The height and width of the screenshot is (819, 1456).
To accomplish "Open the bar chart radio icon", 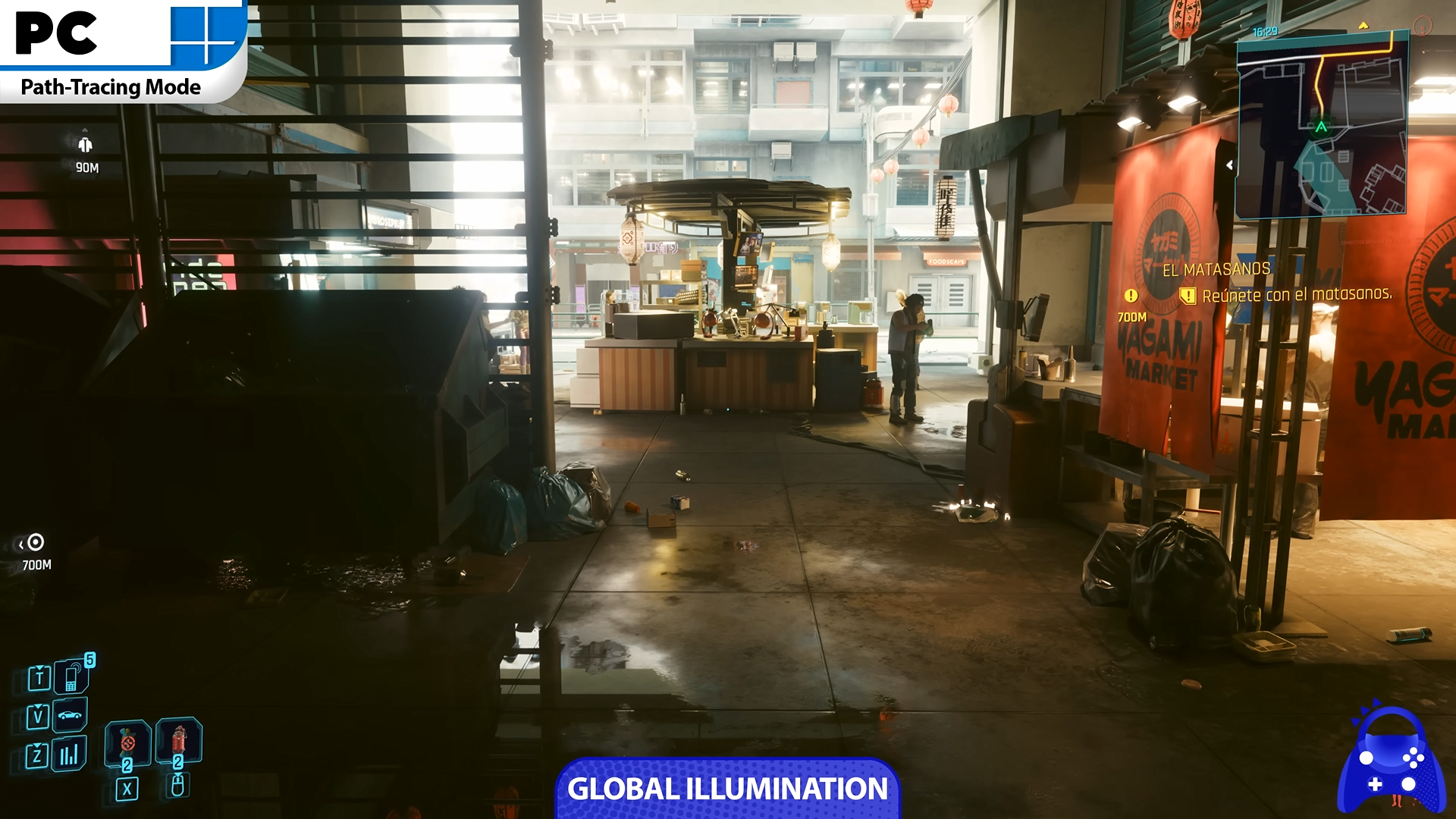I will coord(69,754).
